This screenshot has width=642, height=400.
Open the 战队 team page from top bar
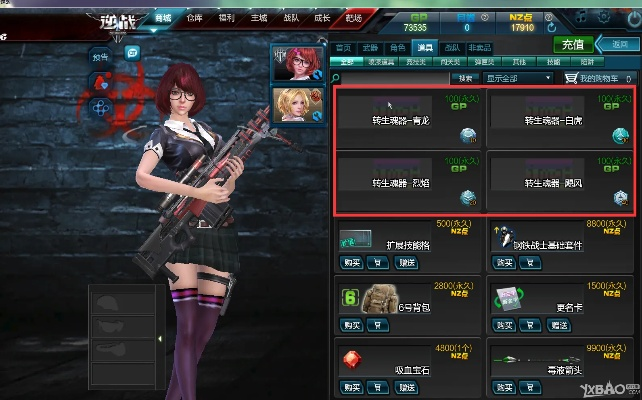(289, 17)
